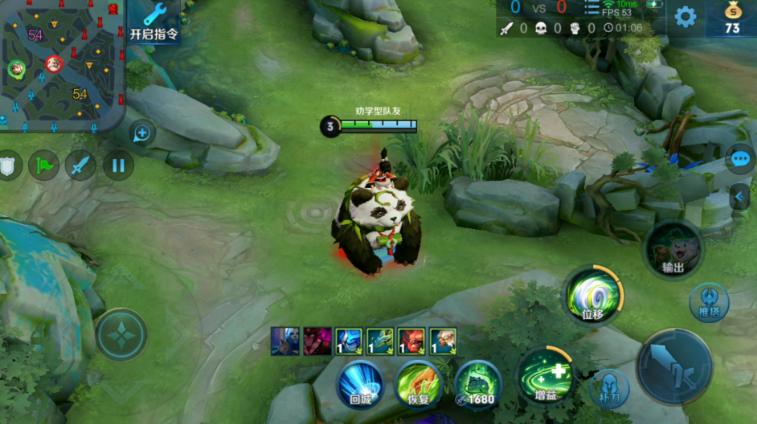Click the 开启指令 wrench button

point(154,22)
